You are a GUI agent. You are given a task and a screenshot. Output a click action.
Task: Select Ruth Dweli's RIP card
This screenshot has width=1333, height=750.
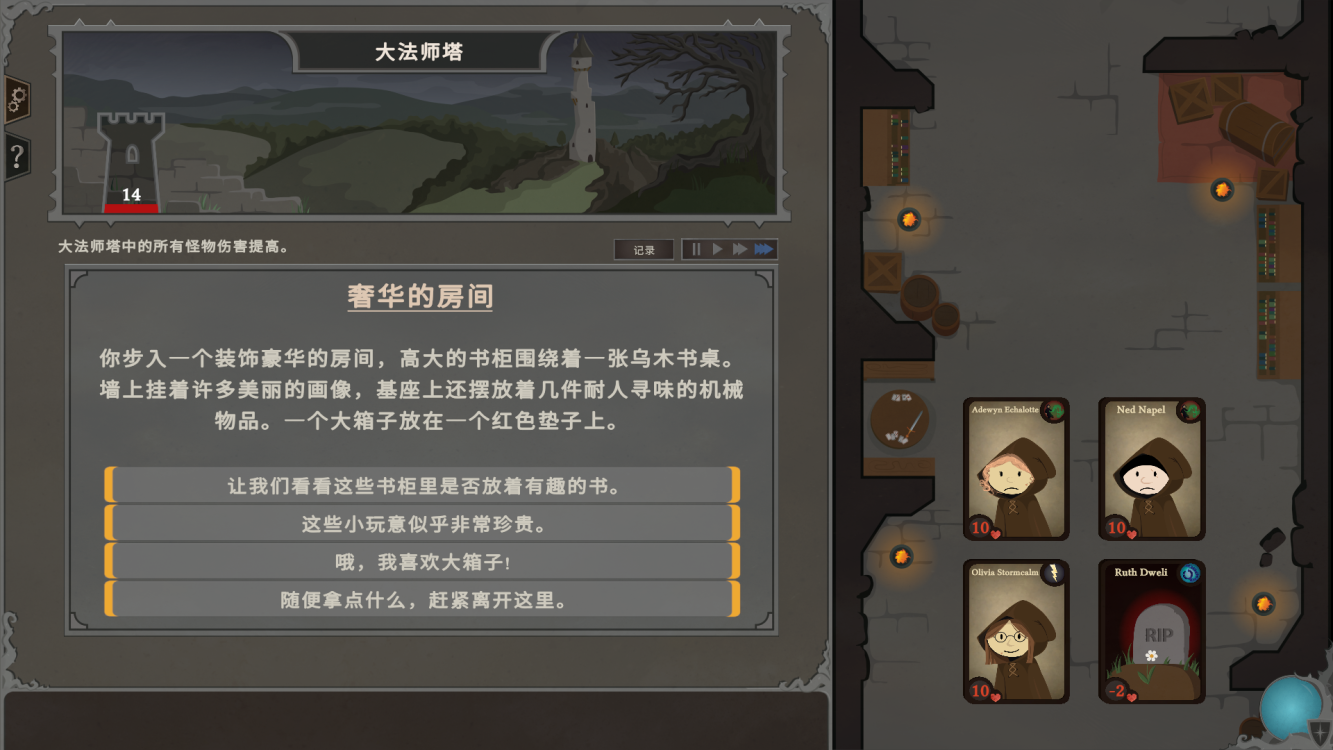[x=1151, y=632]
